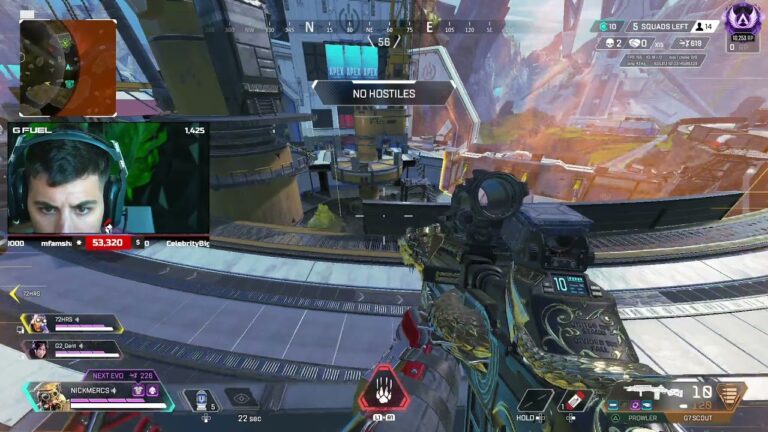Select the red grenade ordnance slot
The image size is (768, 432).
(572, 400)
